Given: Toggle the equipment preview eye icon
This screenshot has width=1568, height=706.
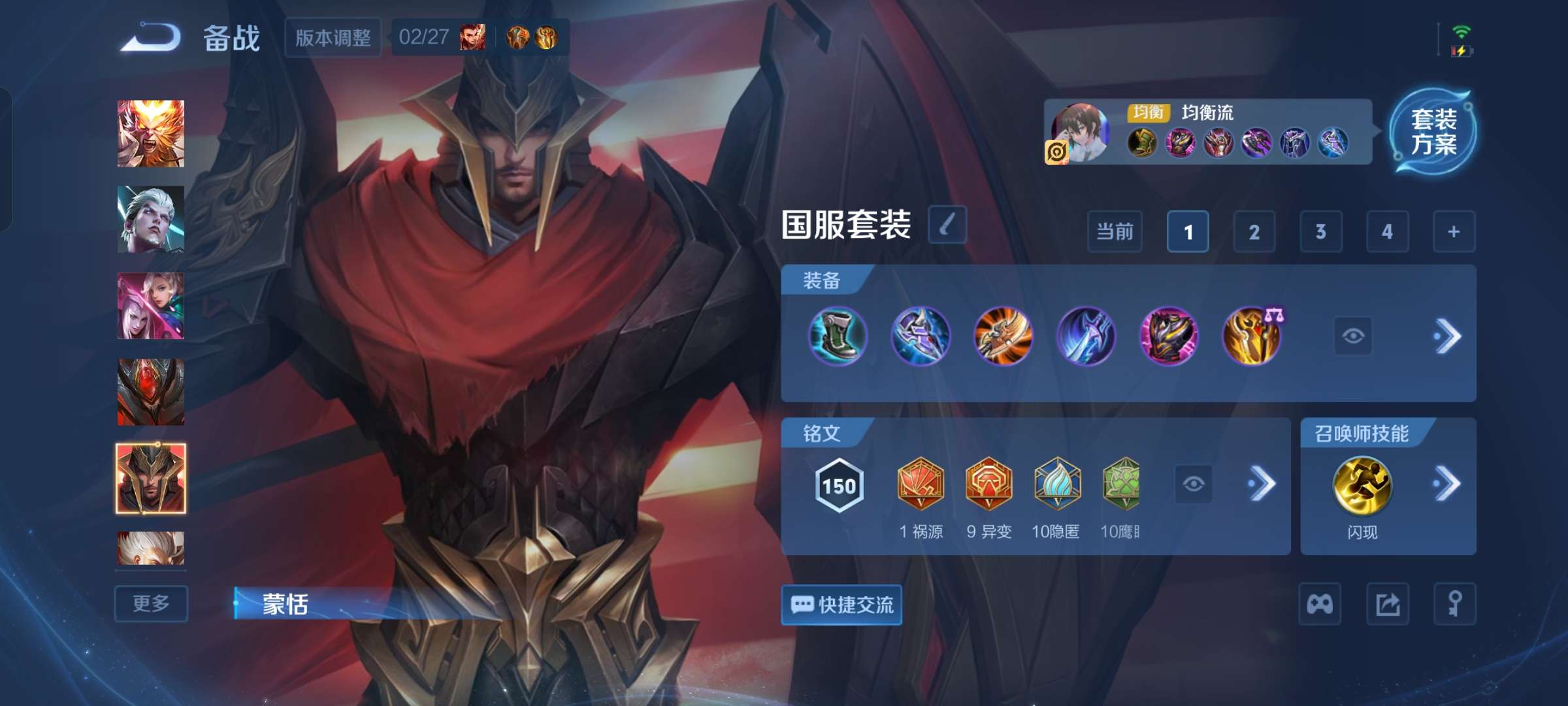Looking at the screenshot, I should pos(1354,335).
